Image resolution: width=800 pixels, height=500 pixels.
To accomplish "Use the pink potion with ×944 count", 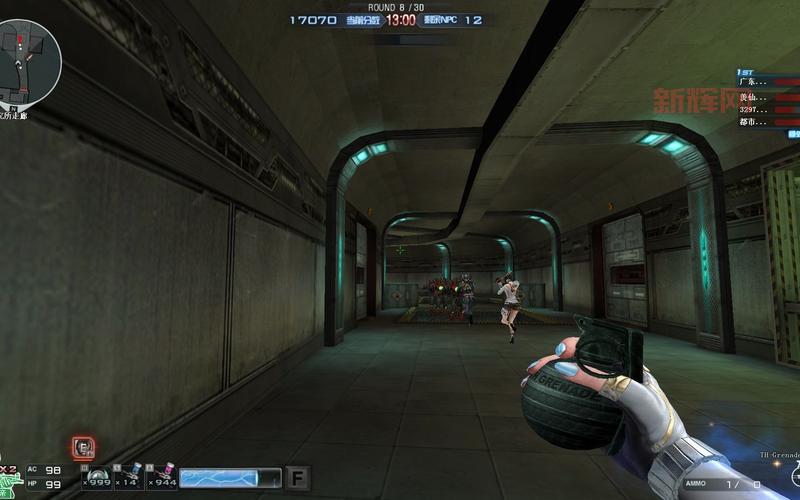I will [162, 477].
